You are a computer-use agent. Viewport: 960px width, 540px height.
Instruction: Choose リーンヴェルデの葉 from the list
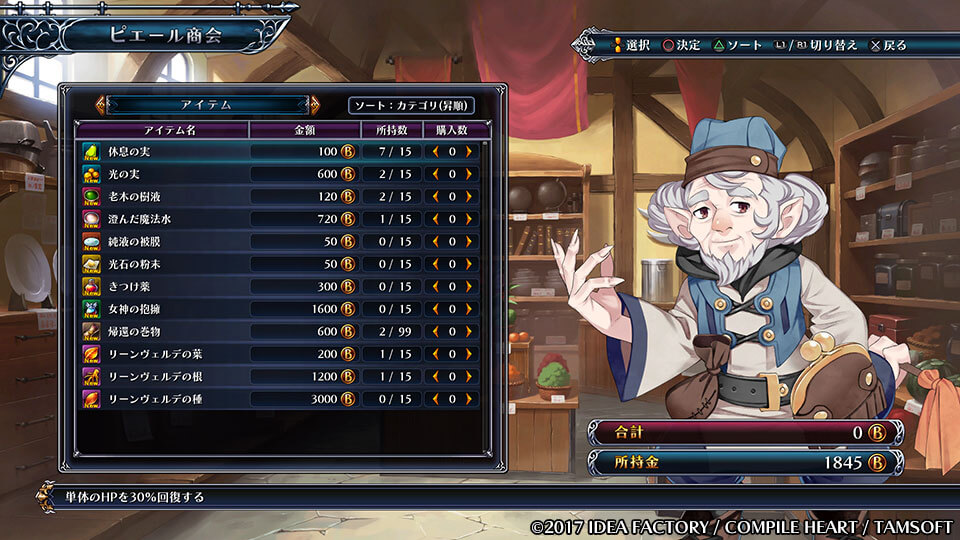(160, 354)
